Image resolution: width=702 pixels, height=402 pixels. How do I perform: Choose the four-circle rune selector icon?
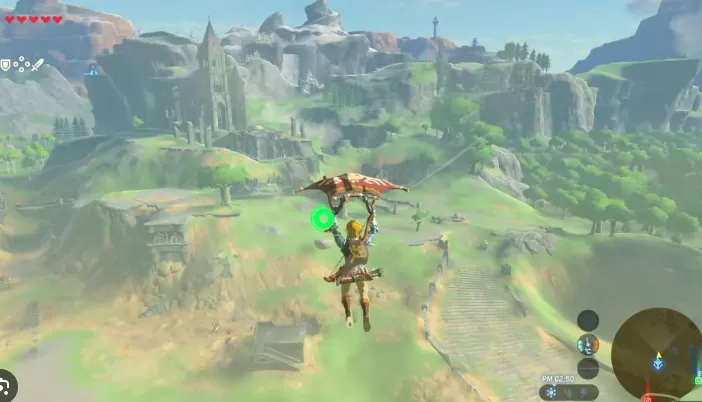click(x=21, y=64)
